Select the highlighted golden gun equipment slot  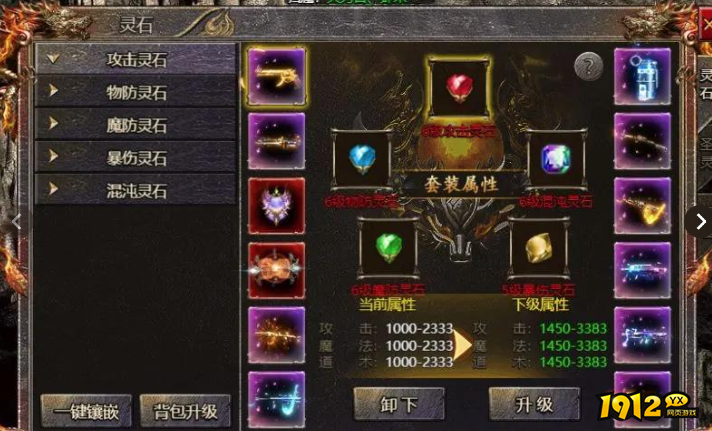coord(277,76)
